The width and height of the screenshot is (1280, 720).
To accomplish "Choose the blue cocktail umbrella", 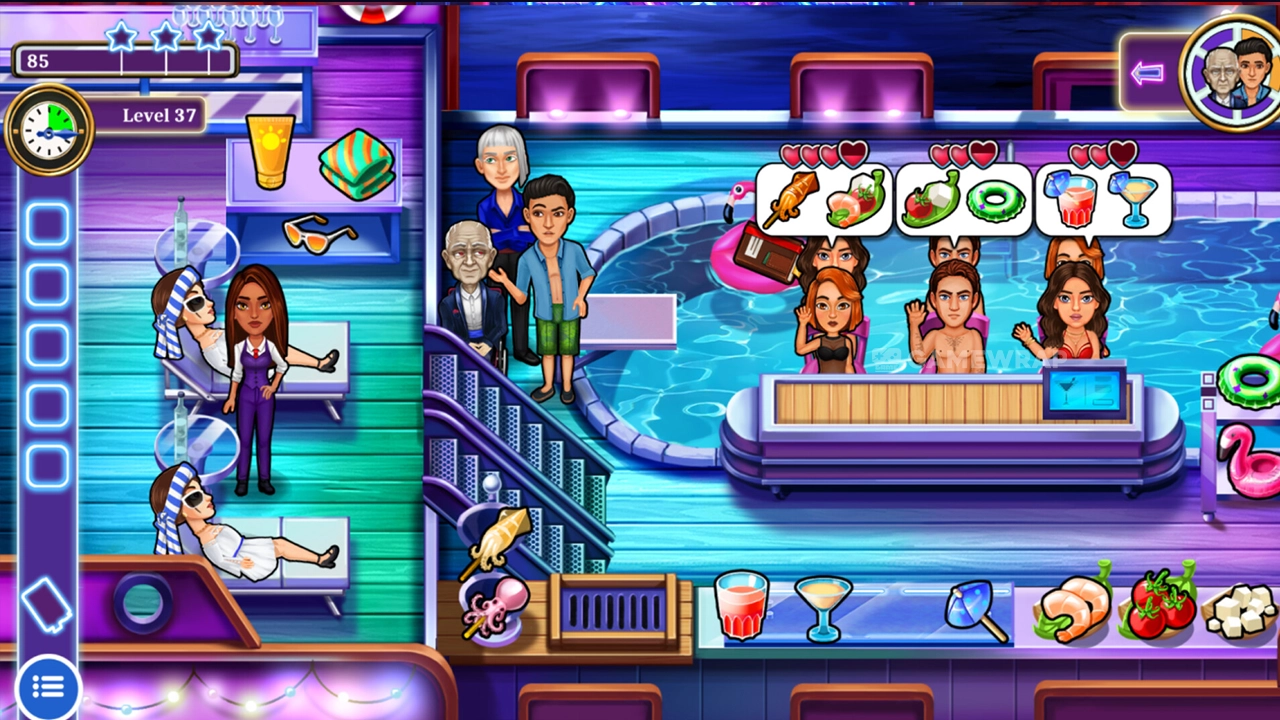I will pos(974,609).
